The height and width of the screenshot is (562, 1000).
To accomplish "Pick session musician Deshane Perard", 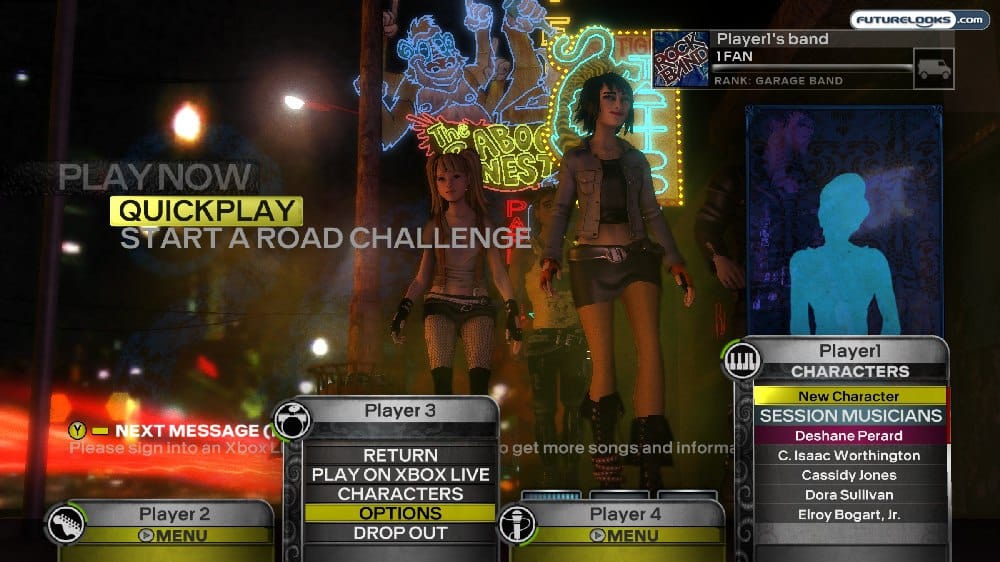I will (849, 436).
